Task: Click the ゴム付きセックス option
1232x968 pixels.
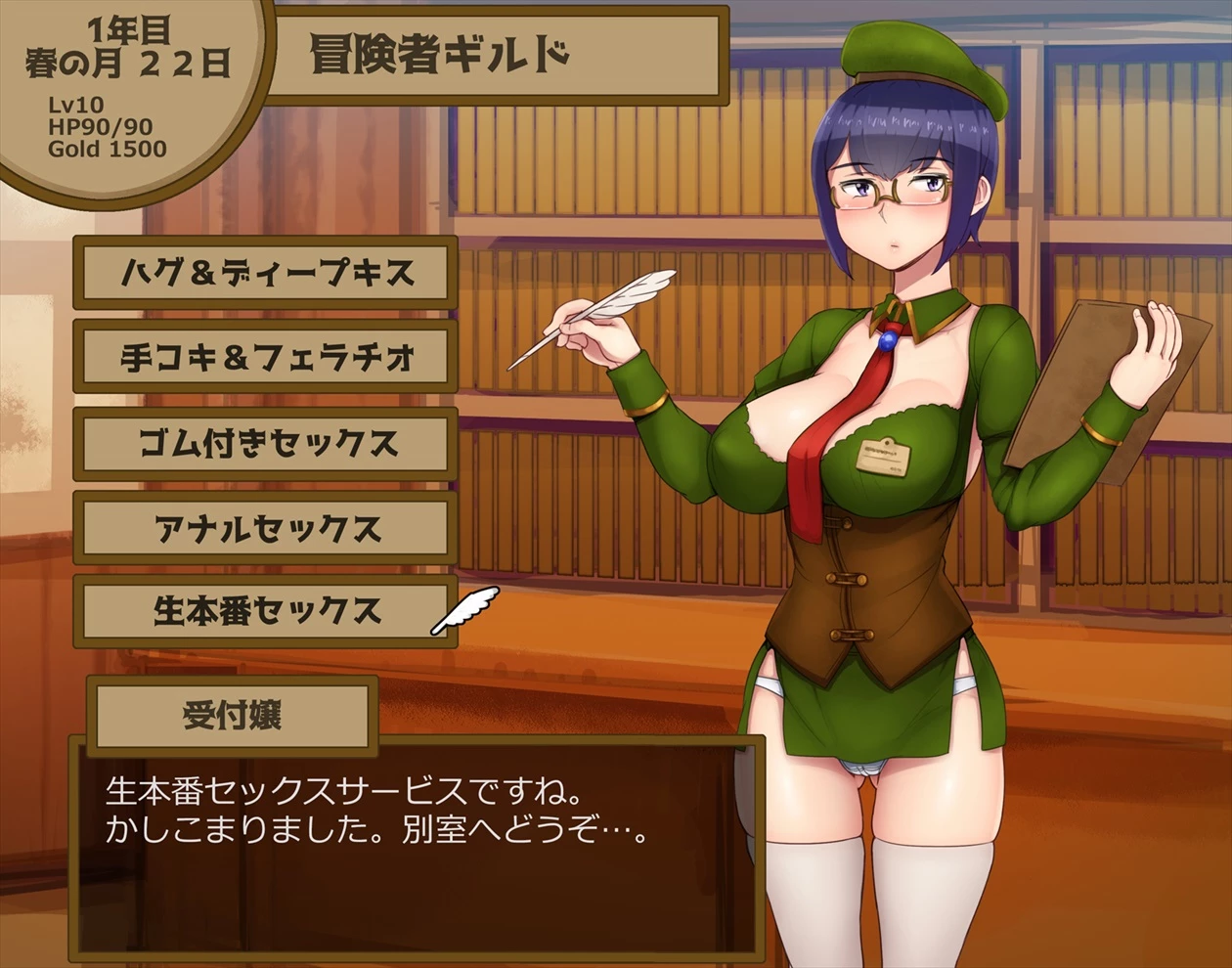Action: point(265,444)
